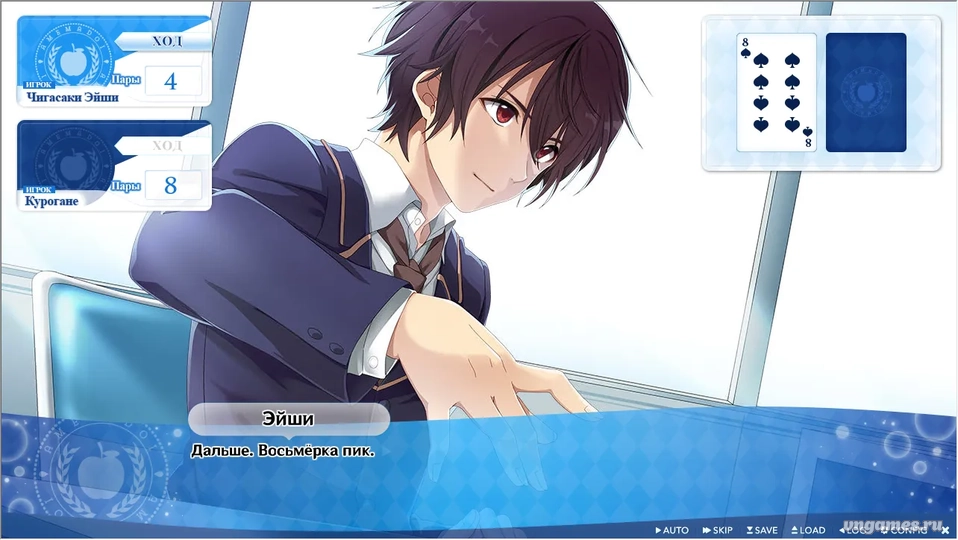
Task: Open the LOAD menu
Action: [x=808, y=530]
